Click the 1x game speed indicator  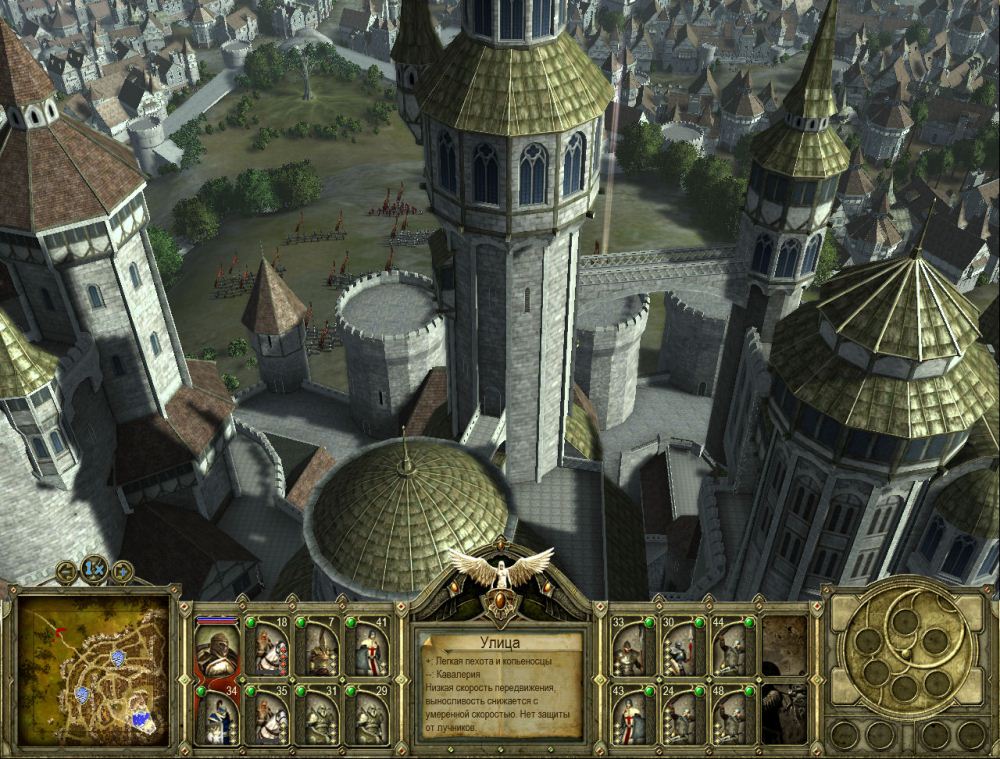click(94, 569)
